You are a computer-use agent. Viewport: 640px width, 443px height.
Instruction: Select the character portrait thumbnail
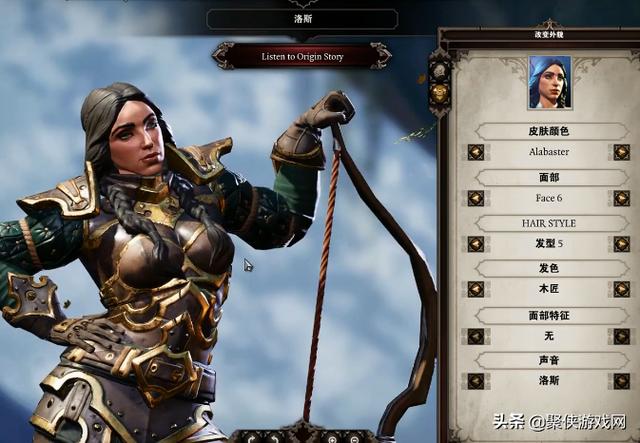pyautogui.click(x=549, y=82)
